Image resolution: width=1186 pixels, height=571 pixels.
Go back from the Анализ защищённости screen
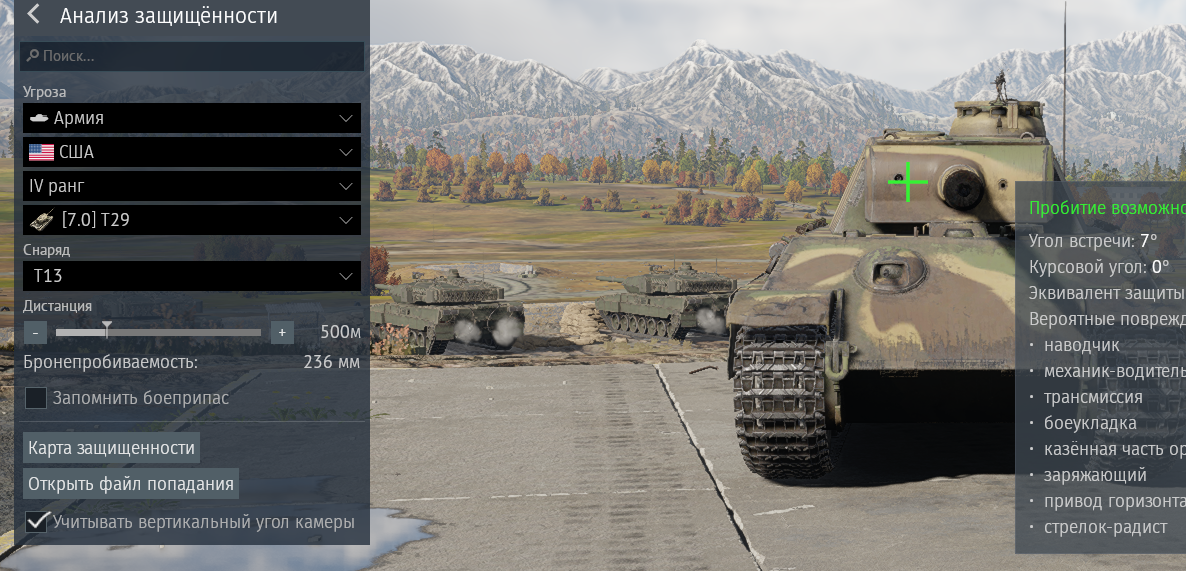(34, 15)
